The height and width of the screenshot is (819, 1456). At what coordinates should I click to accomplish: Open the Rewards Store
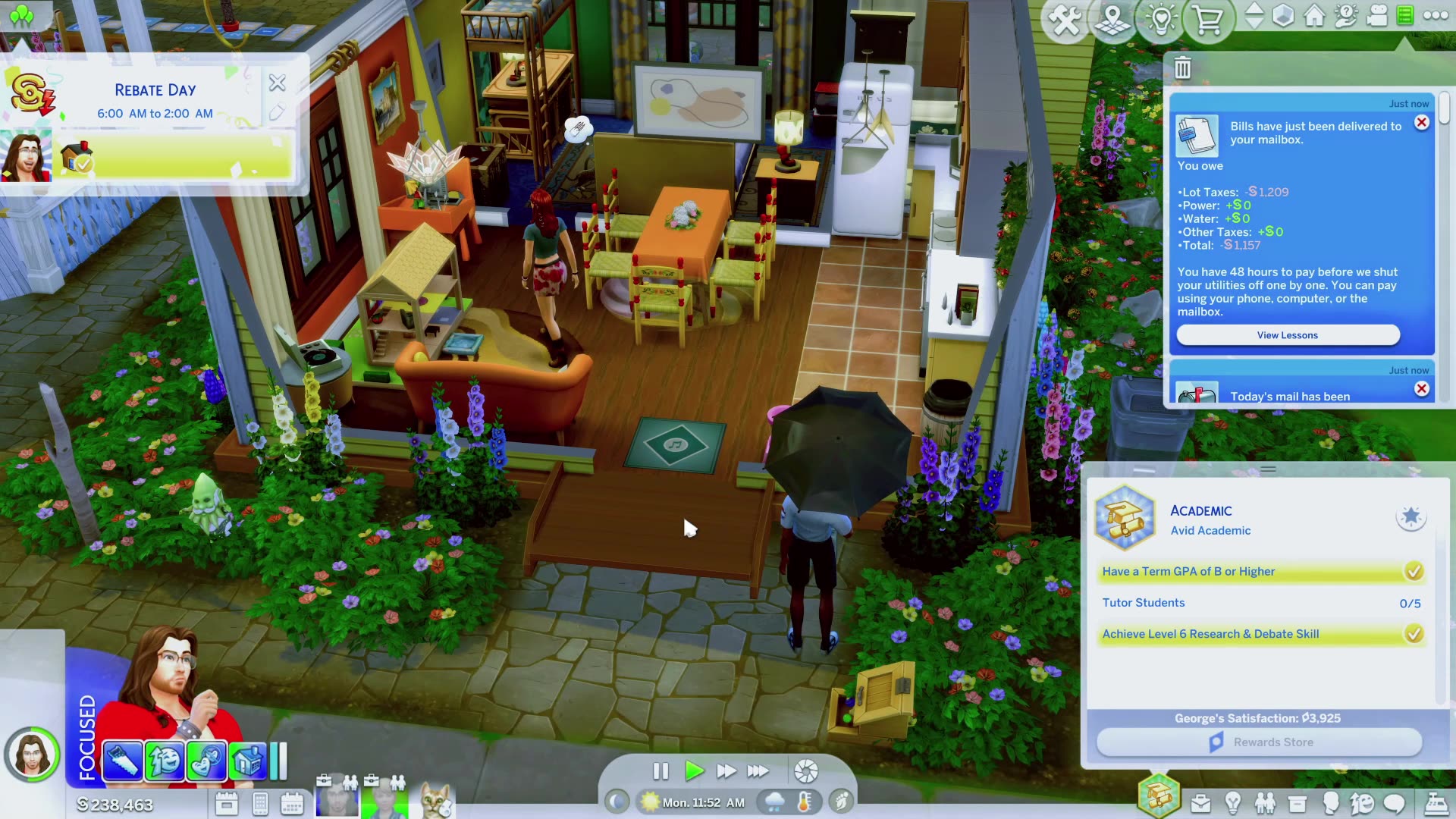click(x=1259, y=742)
